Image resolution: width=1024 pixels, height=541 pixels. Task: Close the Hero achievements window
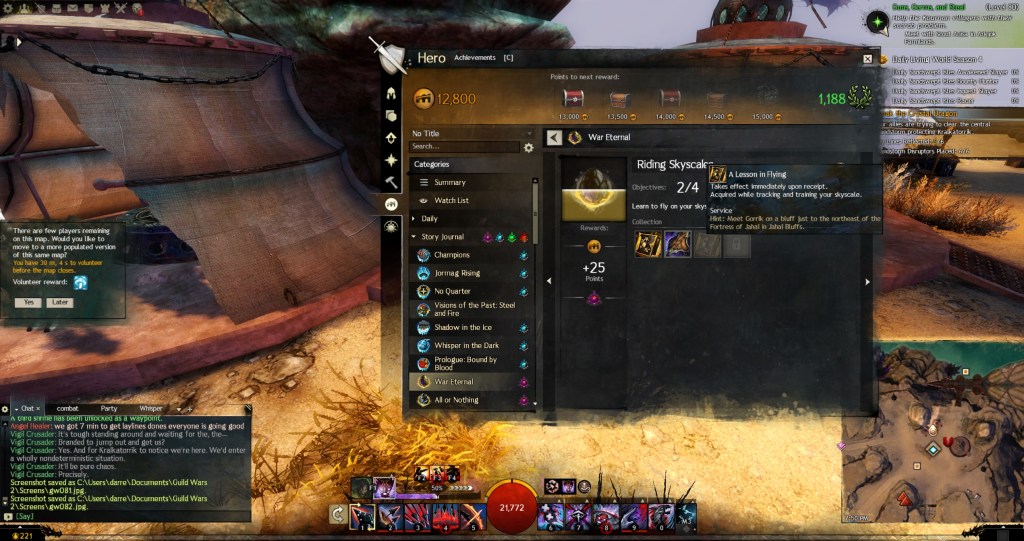(x=867, y=59)
